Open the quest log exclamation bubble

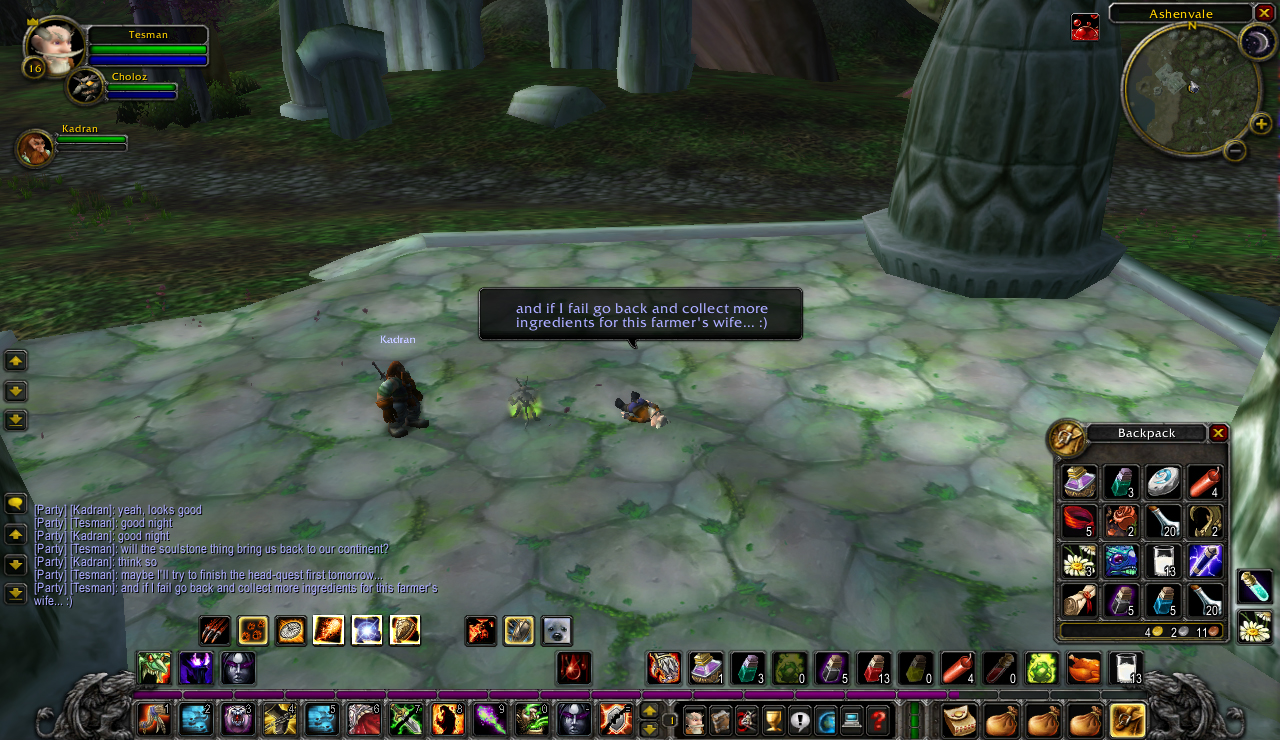pos(800,719)
